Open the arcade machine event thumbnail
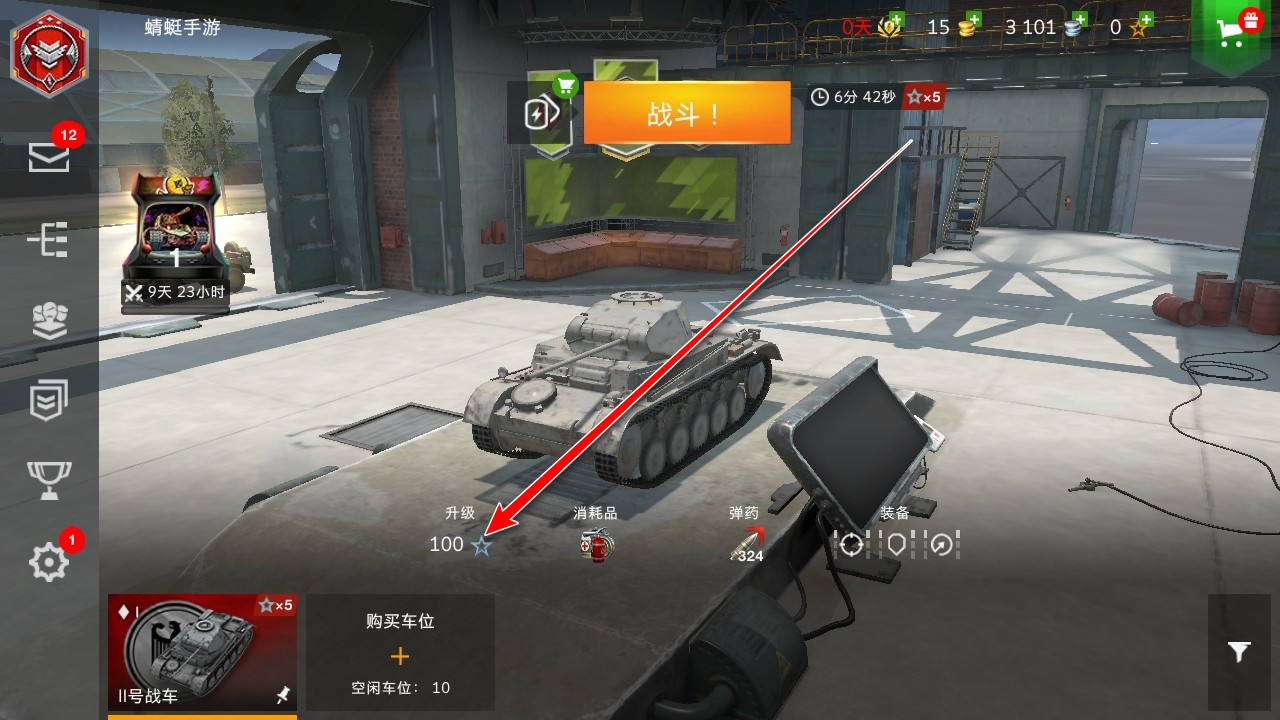Image resolution: width=1280 pixels, height=720 pixels. [175, 240]
